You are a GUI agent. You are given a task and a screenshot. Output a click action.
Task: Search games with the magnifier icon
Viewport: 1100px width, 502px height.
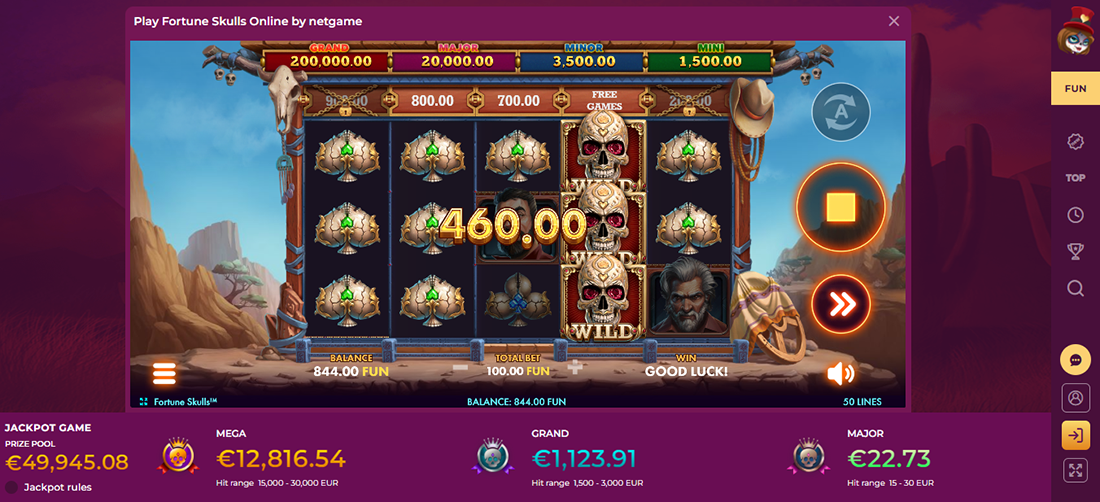(x=1075, y=288)
